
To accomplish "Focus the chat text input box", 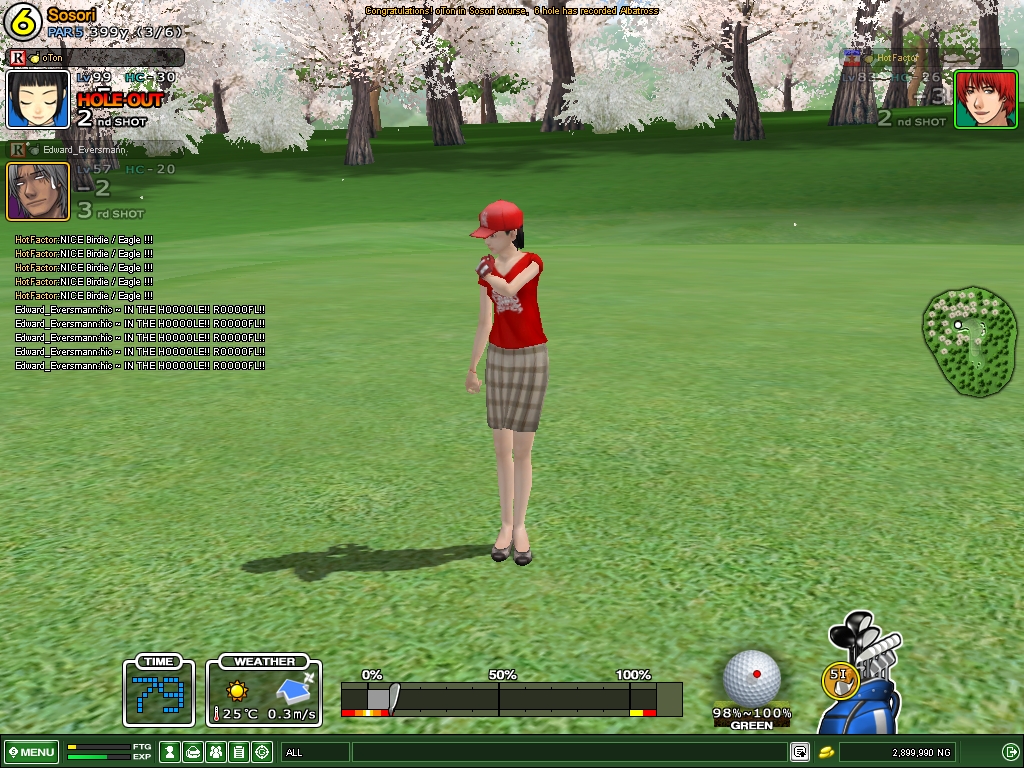I will [x=570, y=752].
